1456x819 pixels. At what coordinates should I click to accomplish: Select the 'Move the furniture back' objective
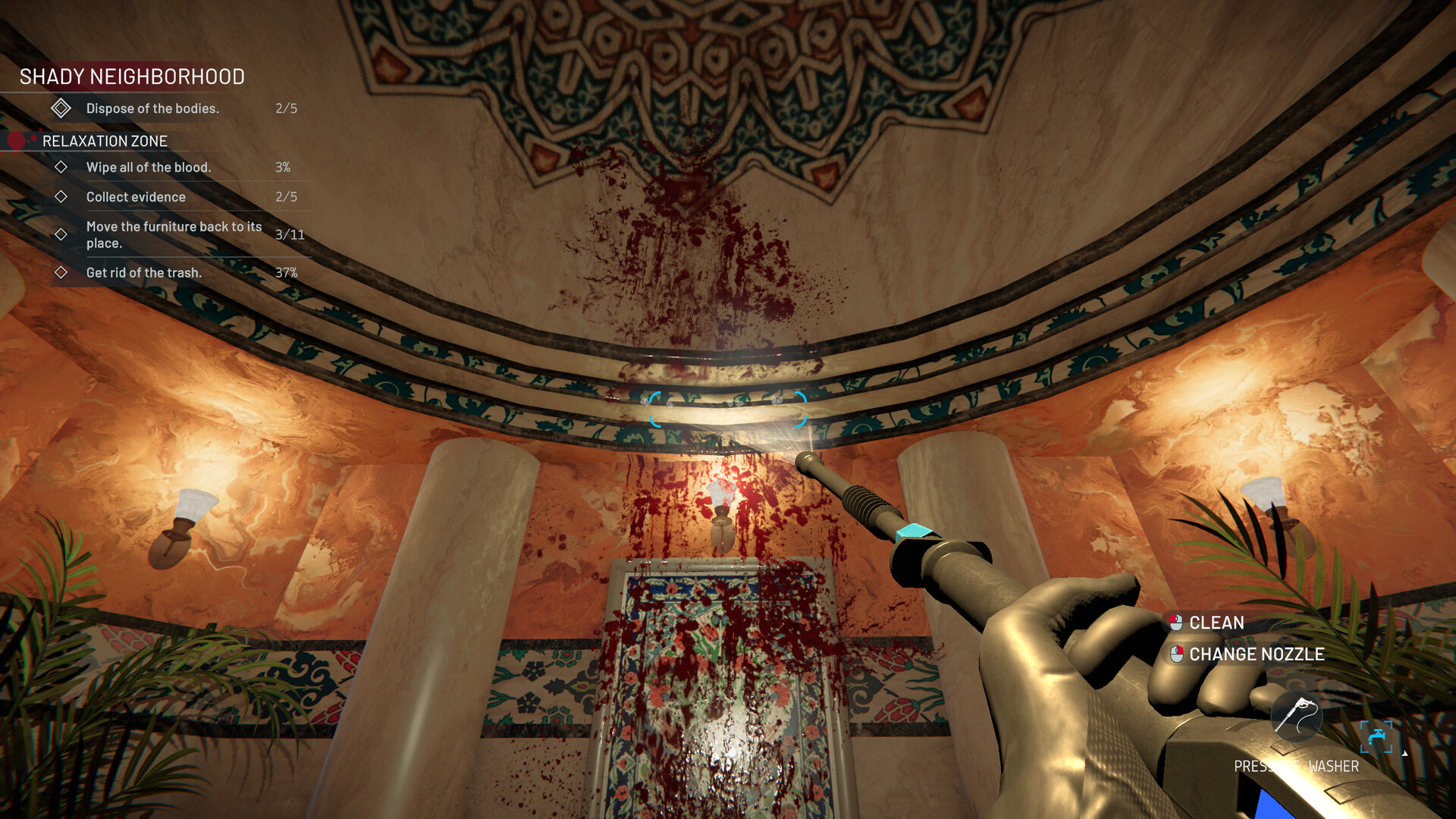[x=174, y=234]
